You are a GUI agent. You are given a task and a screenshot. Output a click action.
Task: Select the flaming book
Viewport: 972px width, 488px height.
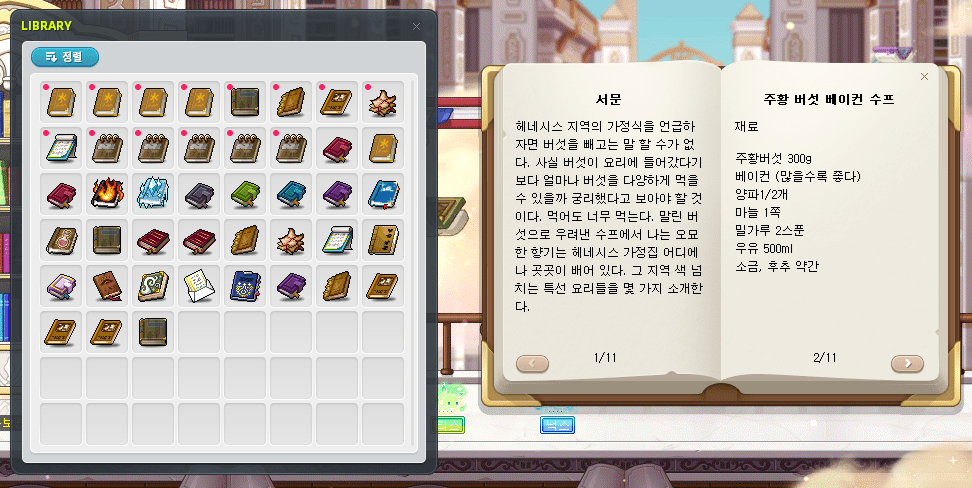tap(106, 193)
